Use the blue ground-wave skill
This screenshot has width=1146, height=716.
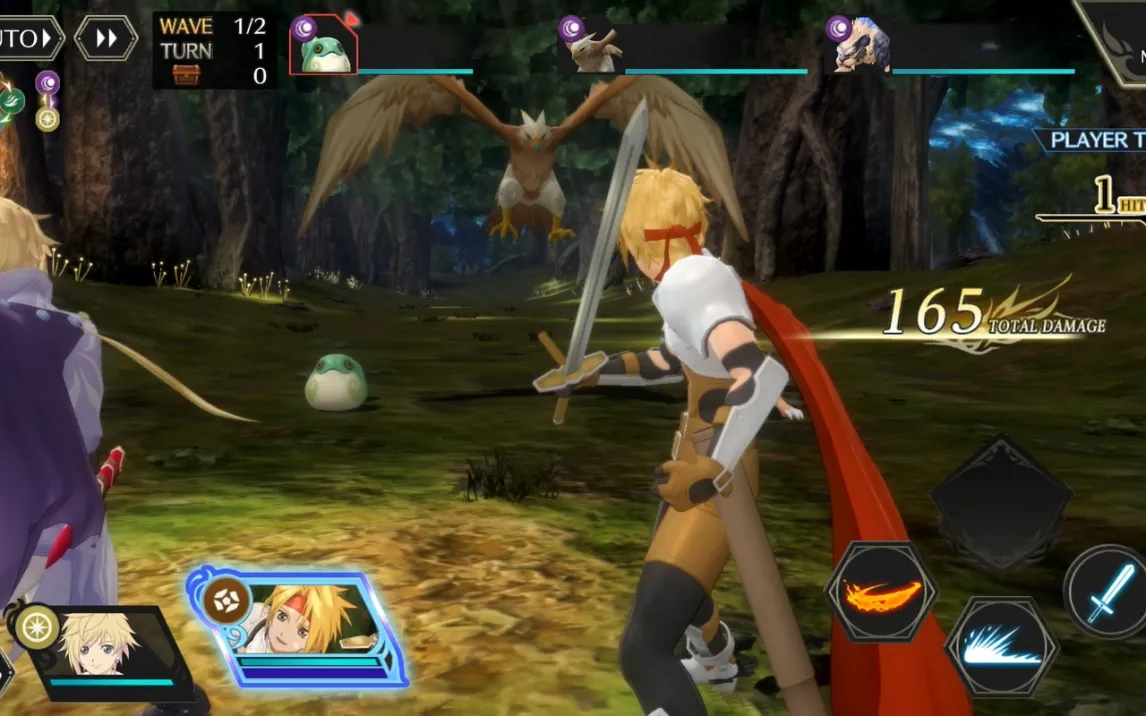click(1001, 646)
